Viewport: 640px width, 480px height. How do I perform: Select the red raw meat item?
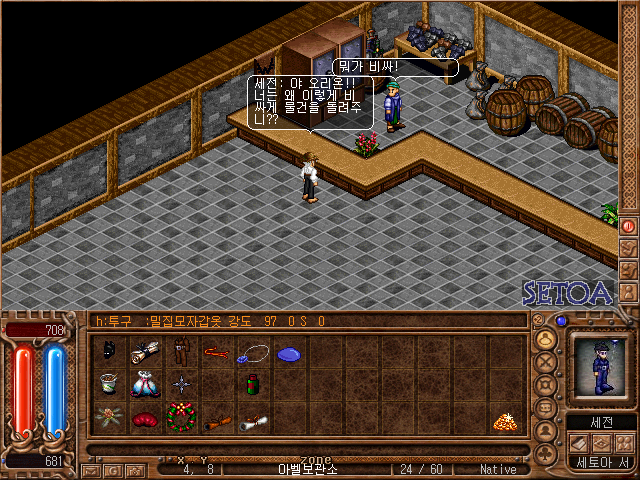[x=146, y=419]
